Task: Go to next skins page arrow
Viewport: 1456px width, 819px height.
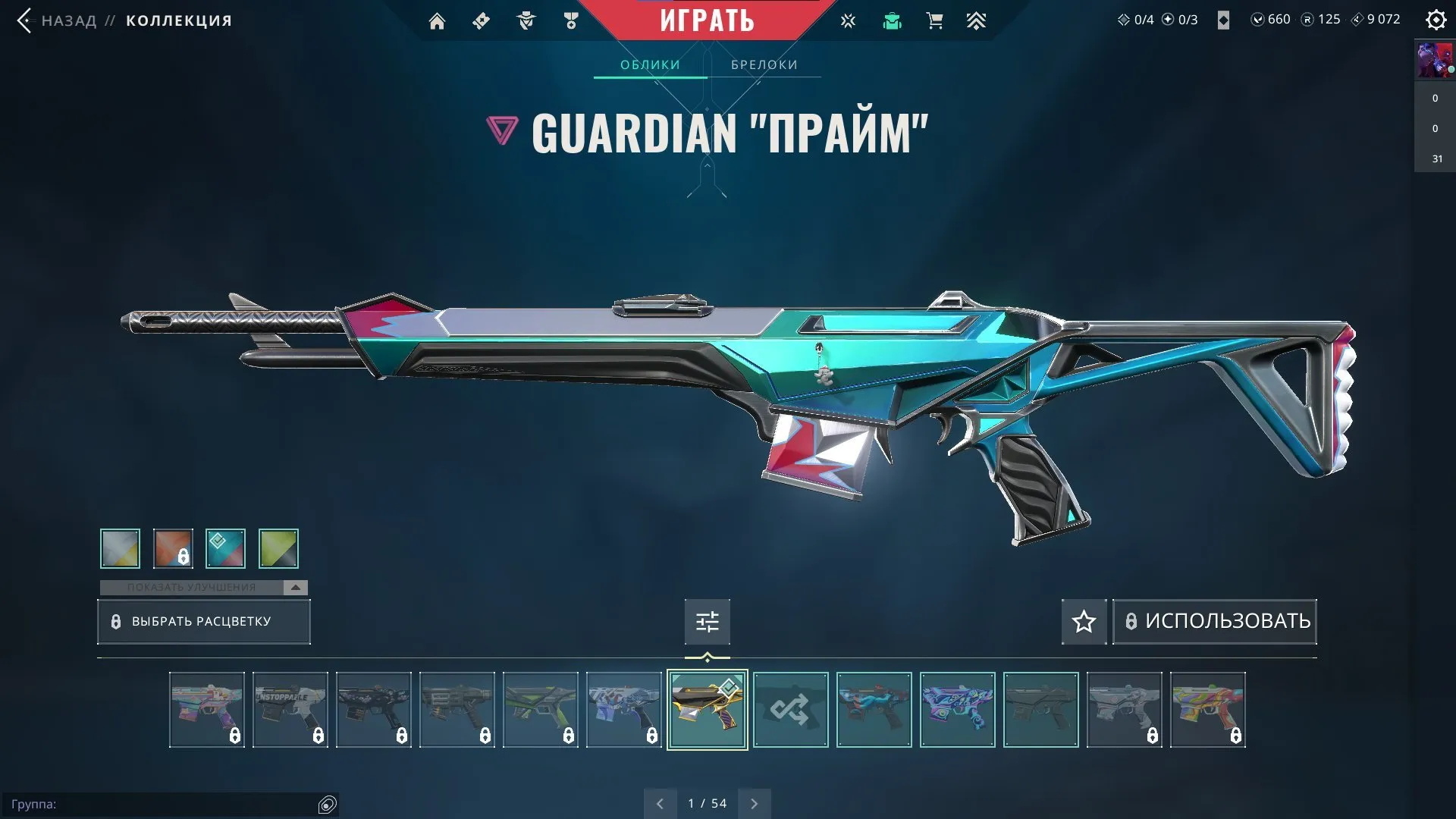Action: (x=754, y=802)
